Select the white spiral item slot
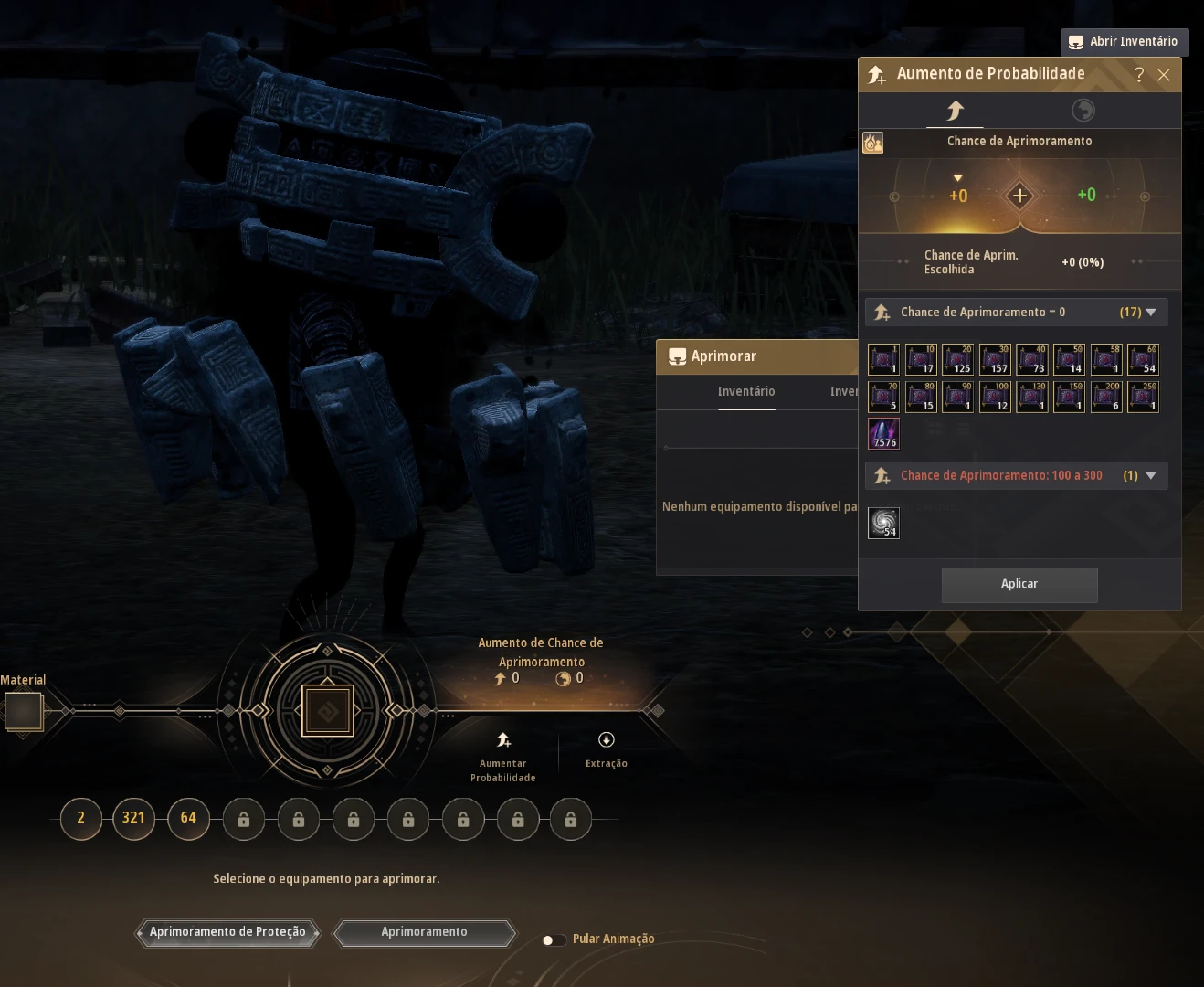This screenshot has height=987, width=1204. [883, 523]
